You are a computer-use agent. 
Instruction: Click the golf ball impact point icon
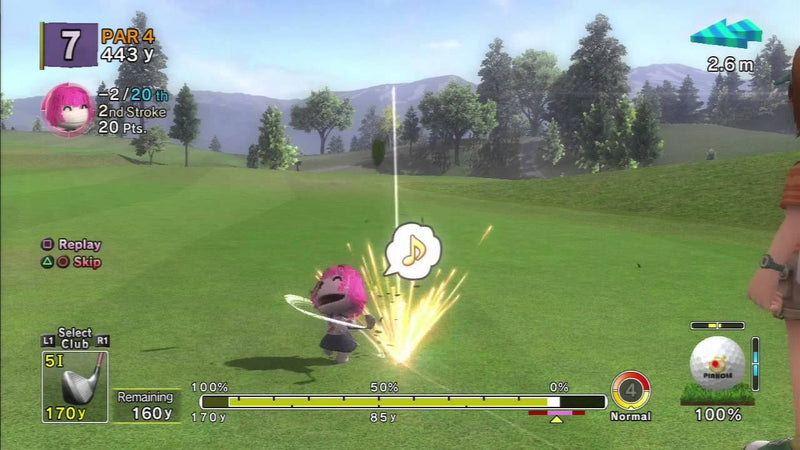click(717, 362)
